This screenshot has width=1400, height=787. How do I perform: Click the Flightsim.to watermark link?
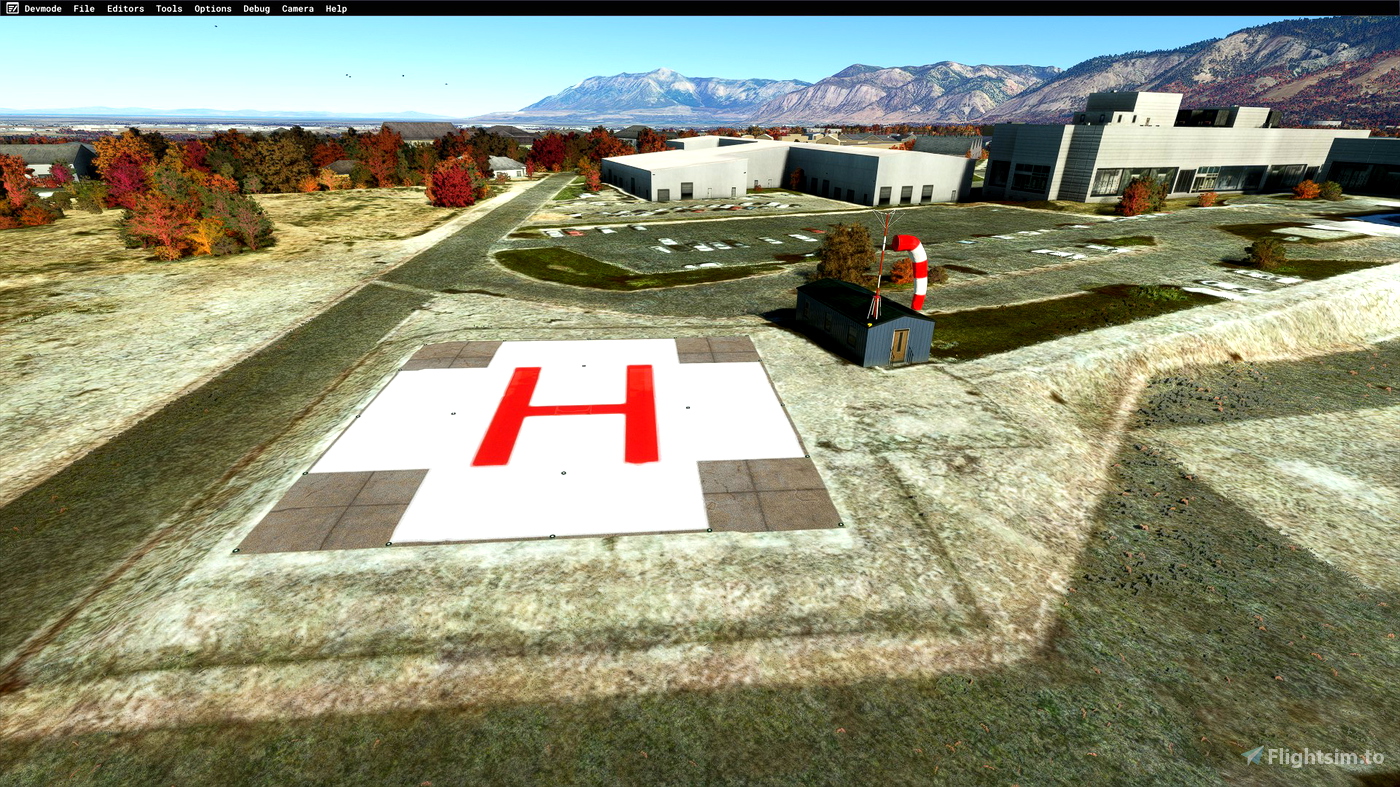pyautogui.click(x=1318, y=757)
